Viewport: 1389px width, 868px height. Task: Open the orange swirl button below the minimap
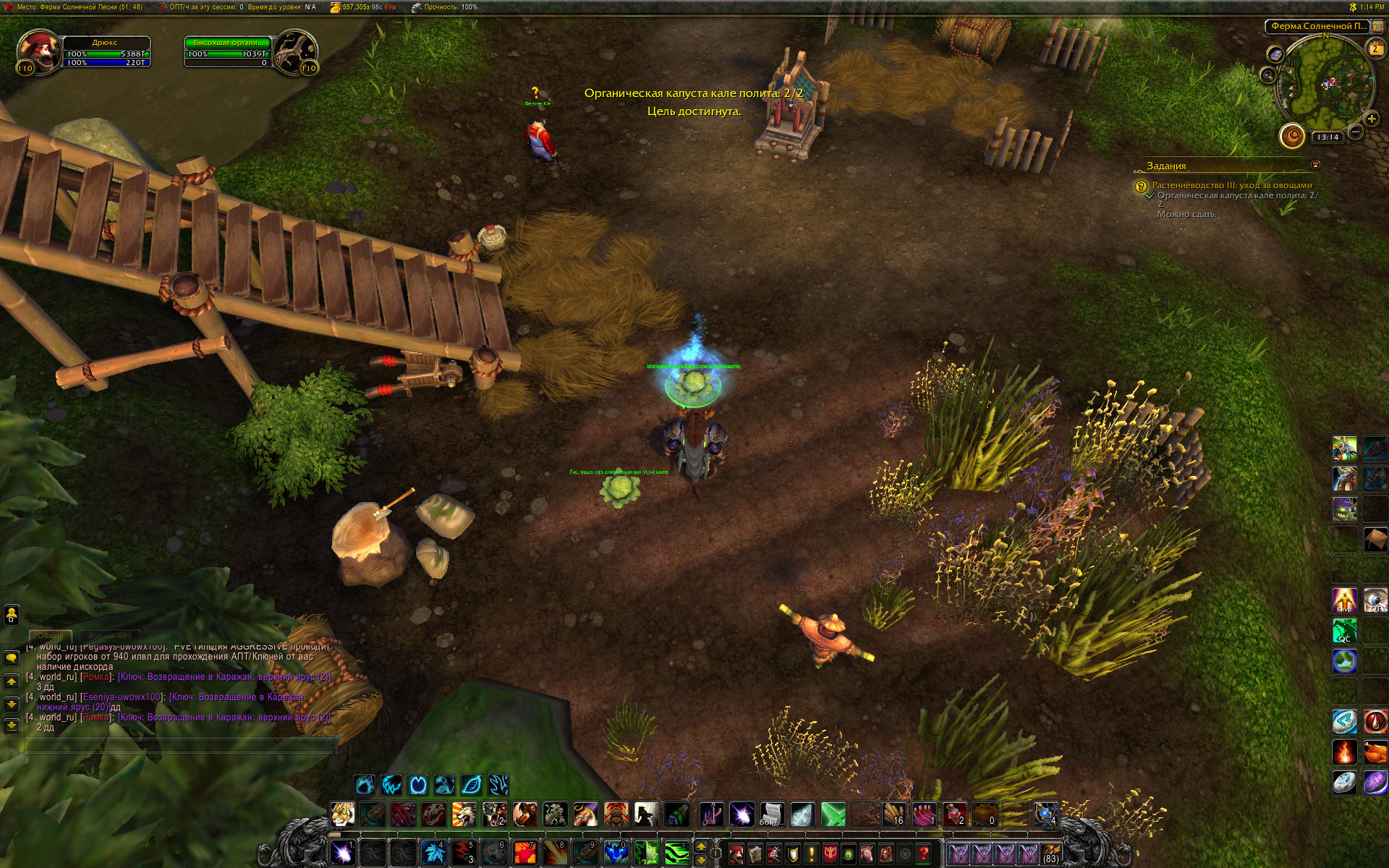coord(1292,135)
